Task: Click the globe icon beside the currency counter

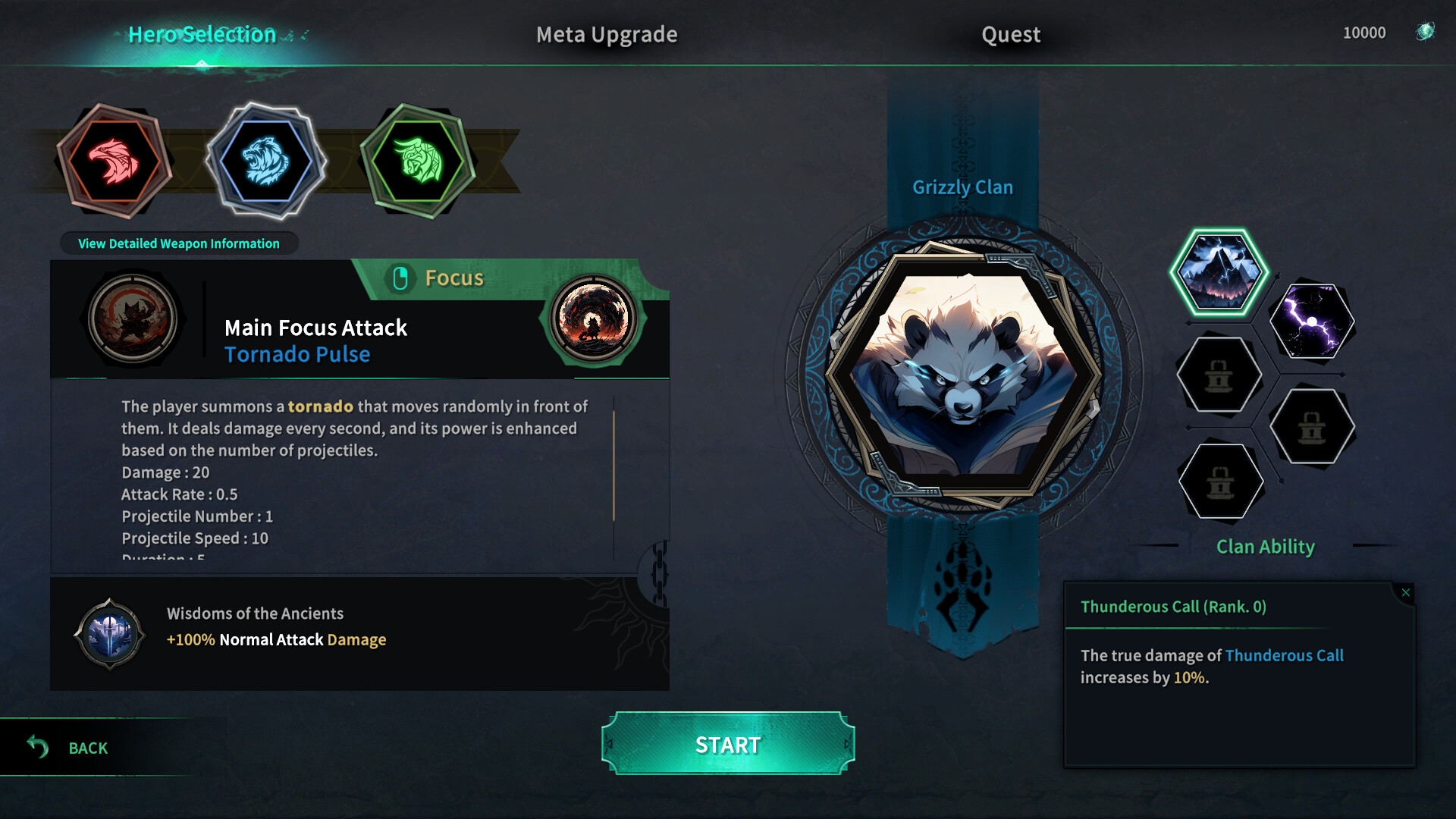Action: click(x=1424, y=32)
